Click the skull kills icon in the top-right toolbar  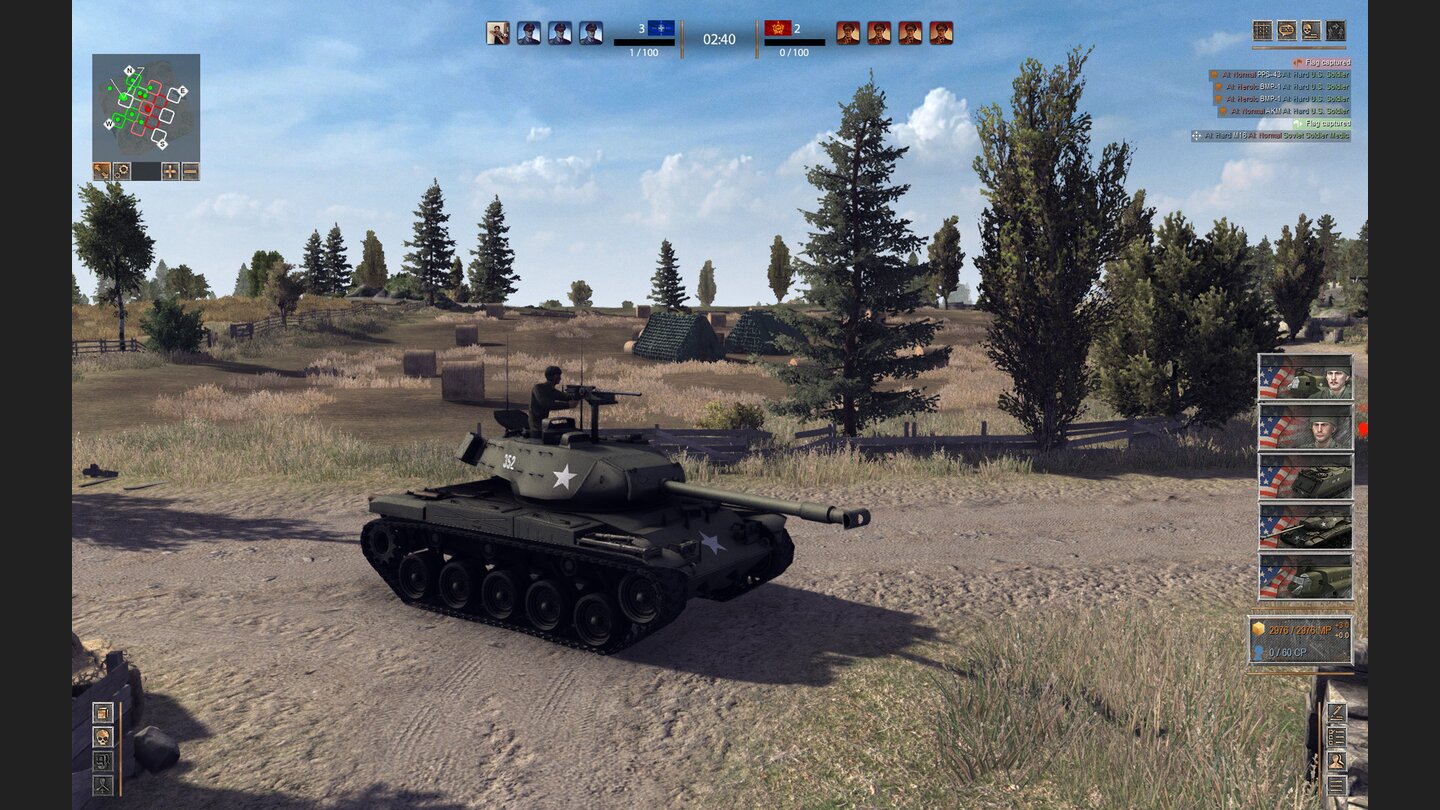pyautogui.click(x=1310, y=31)
